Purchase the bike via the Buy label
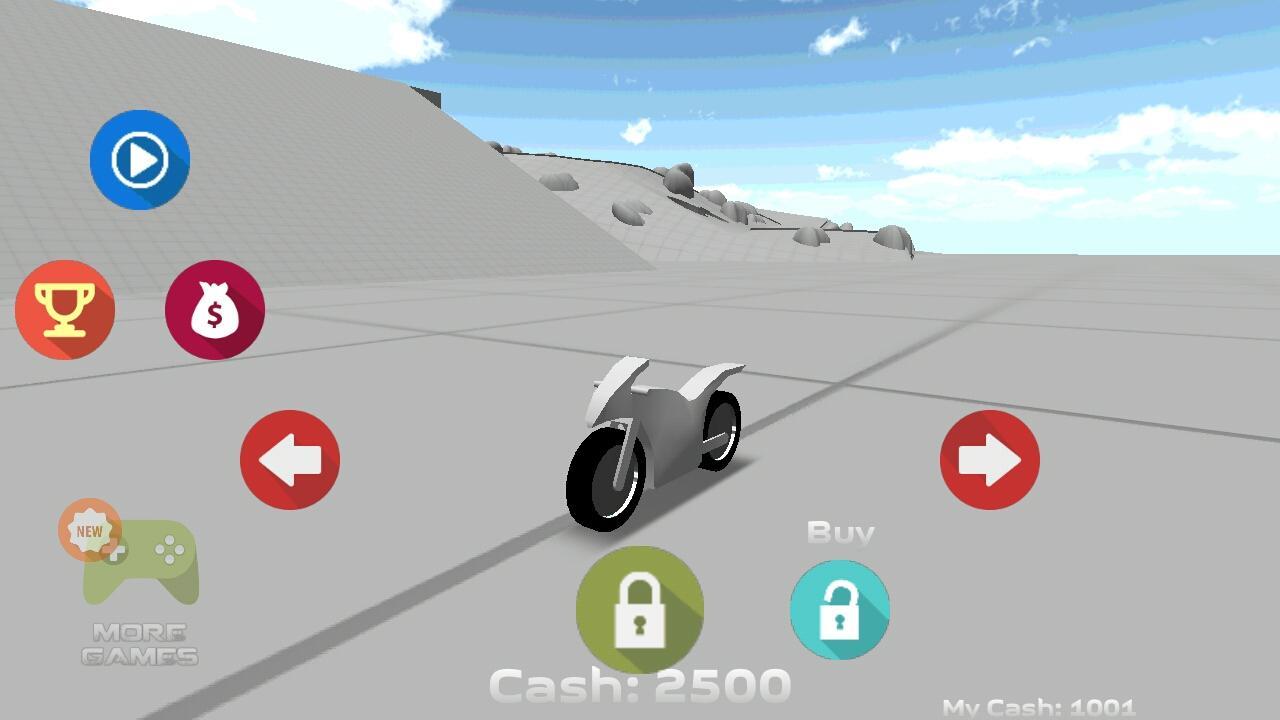 [x=840, y=533]
